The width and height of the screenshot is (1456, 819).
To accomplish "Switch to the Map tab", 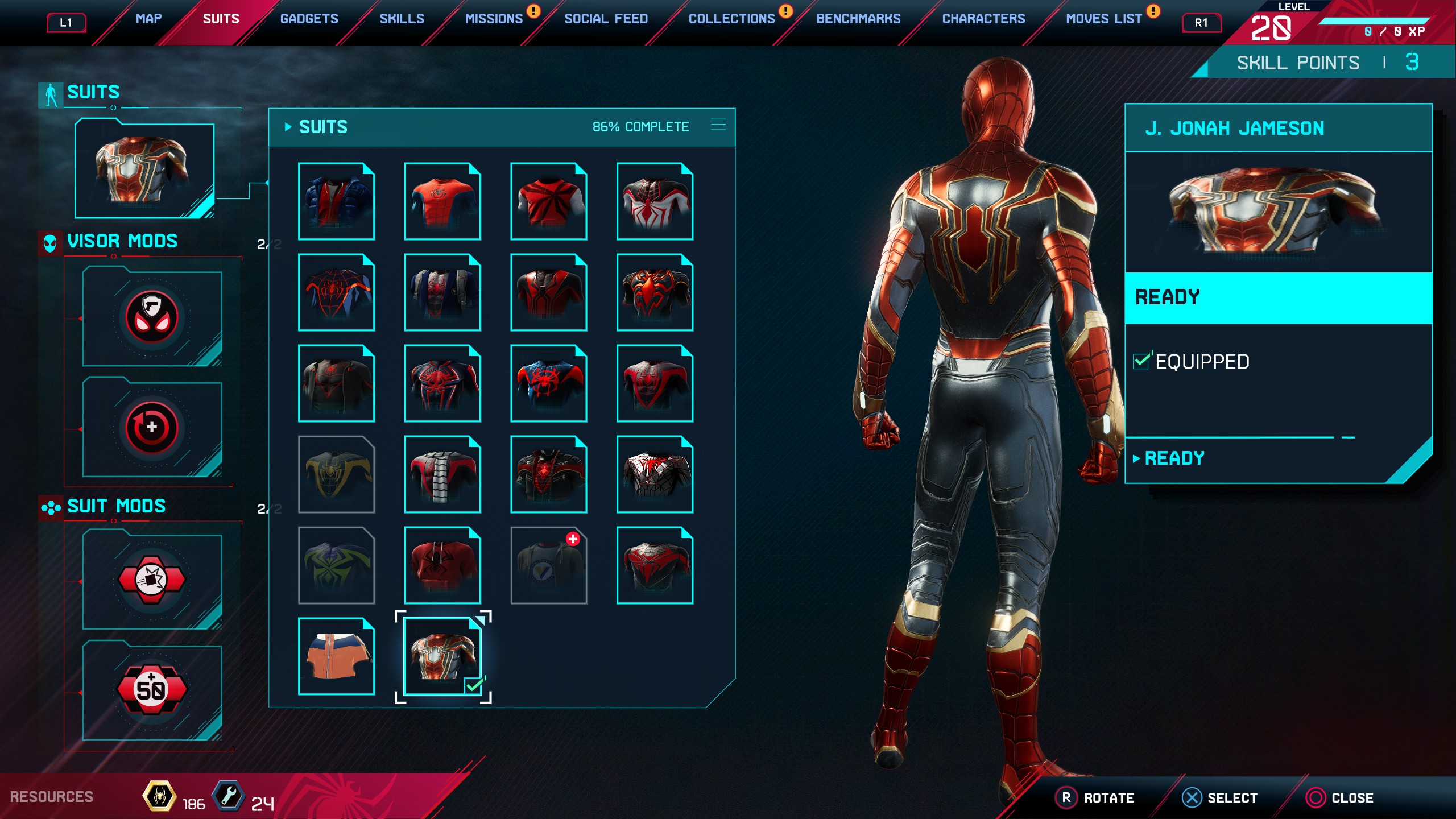I will point(148,19).
